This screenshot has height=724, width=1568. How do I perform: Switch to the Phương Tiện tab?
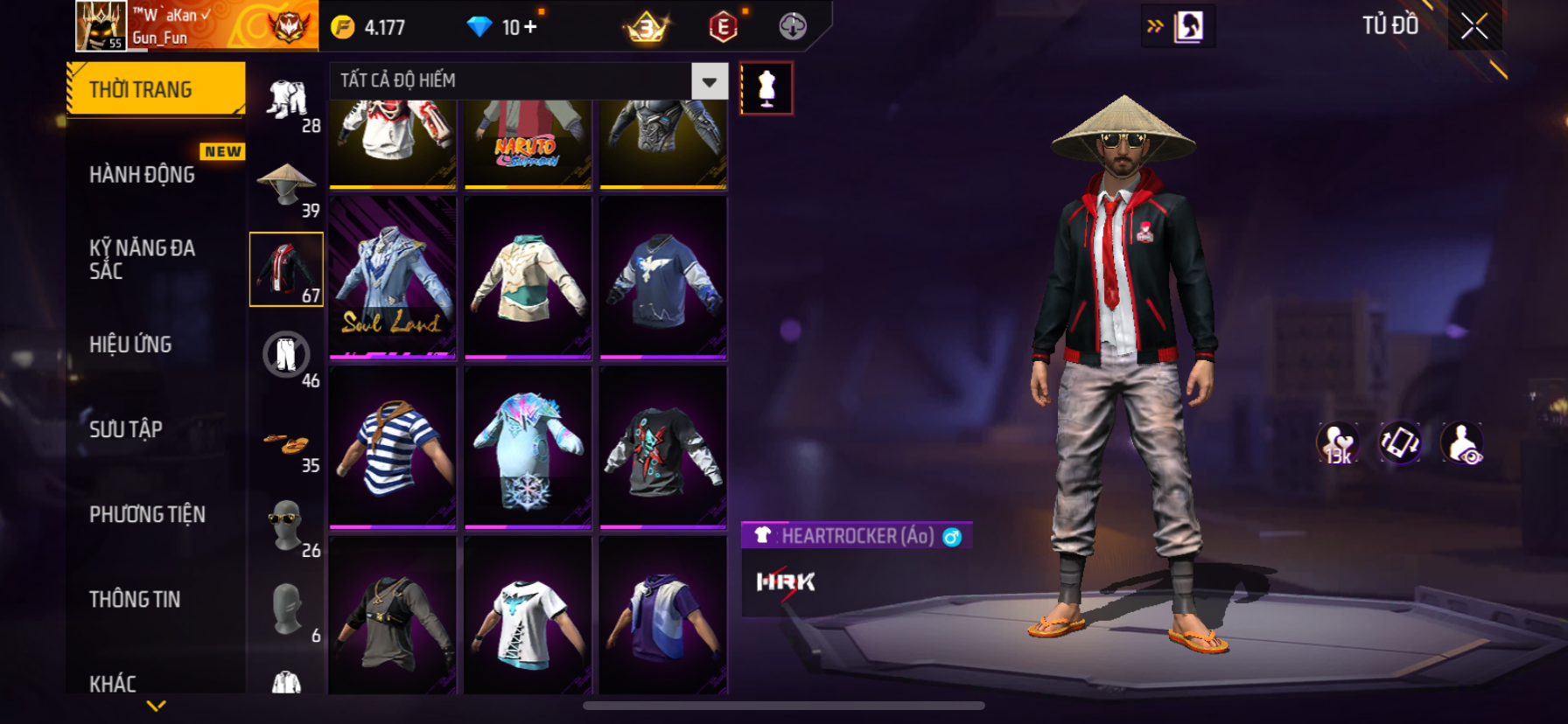(147, 514)
